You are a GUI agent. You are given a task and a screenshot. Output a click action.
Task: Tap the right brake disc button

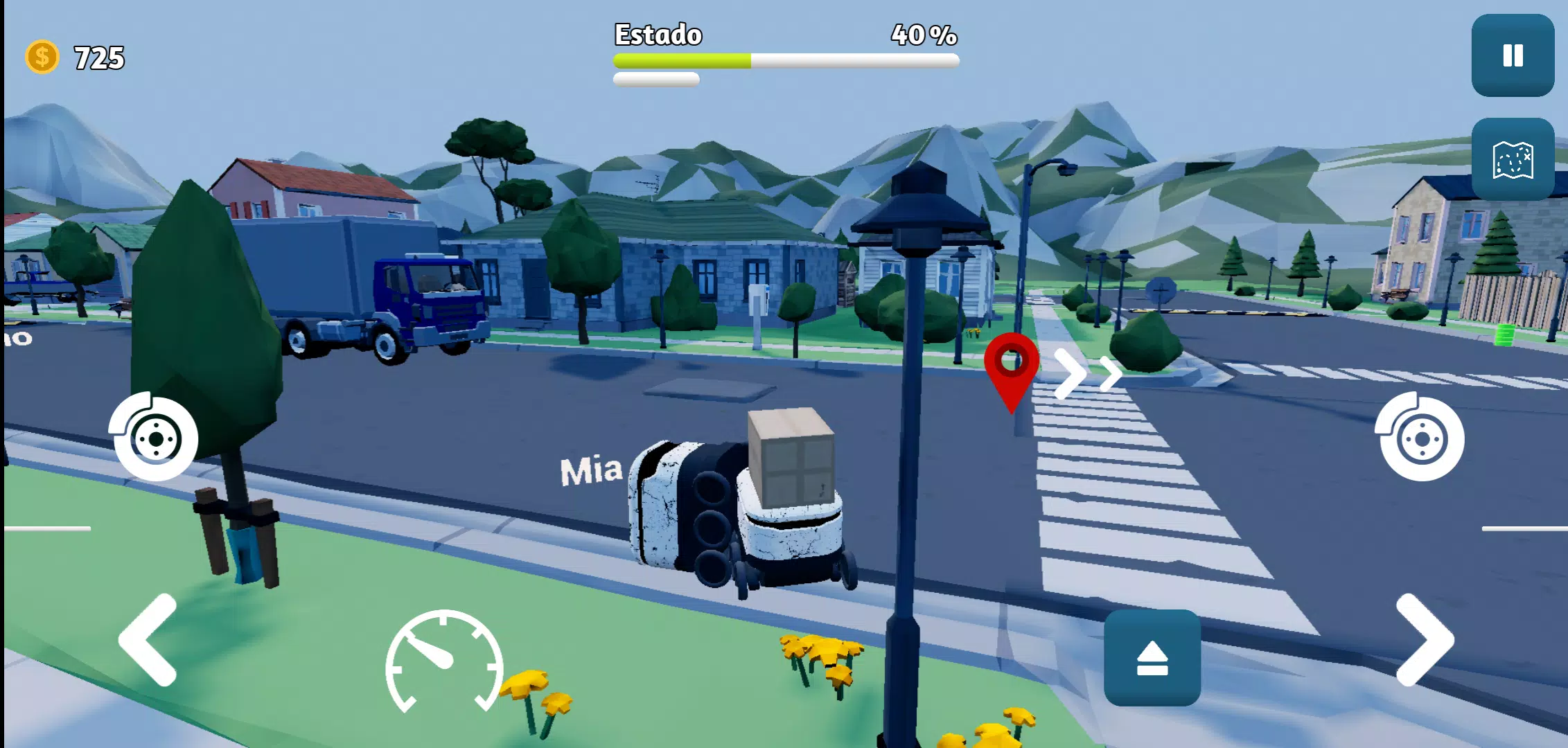1421,438
